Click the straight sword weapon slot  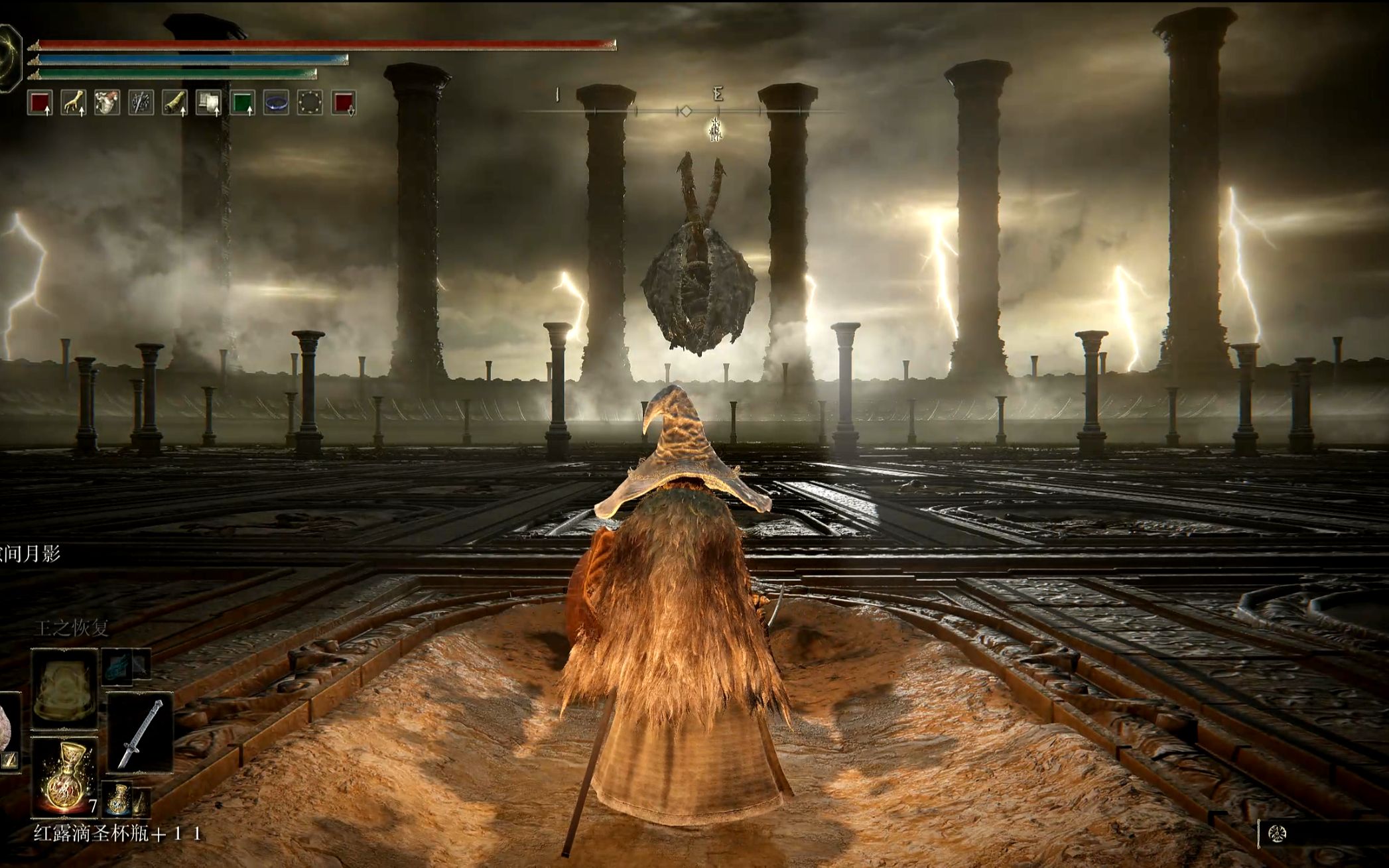[x=140, y=733]
